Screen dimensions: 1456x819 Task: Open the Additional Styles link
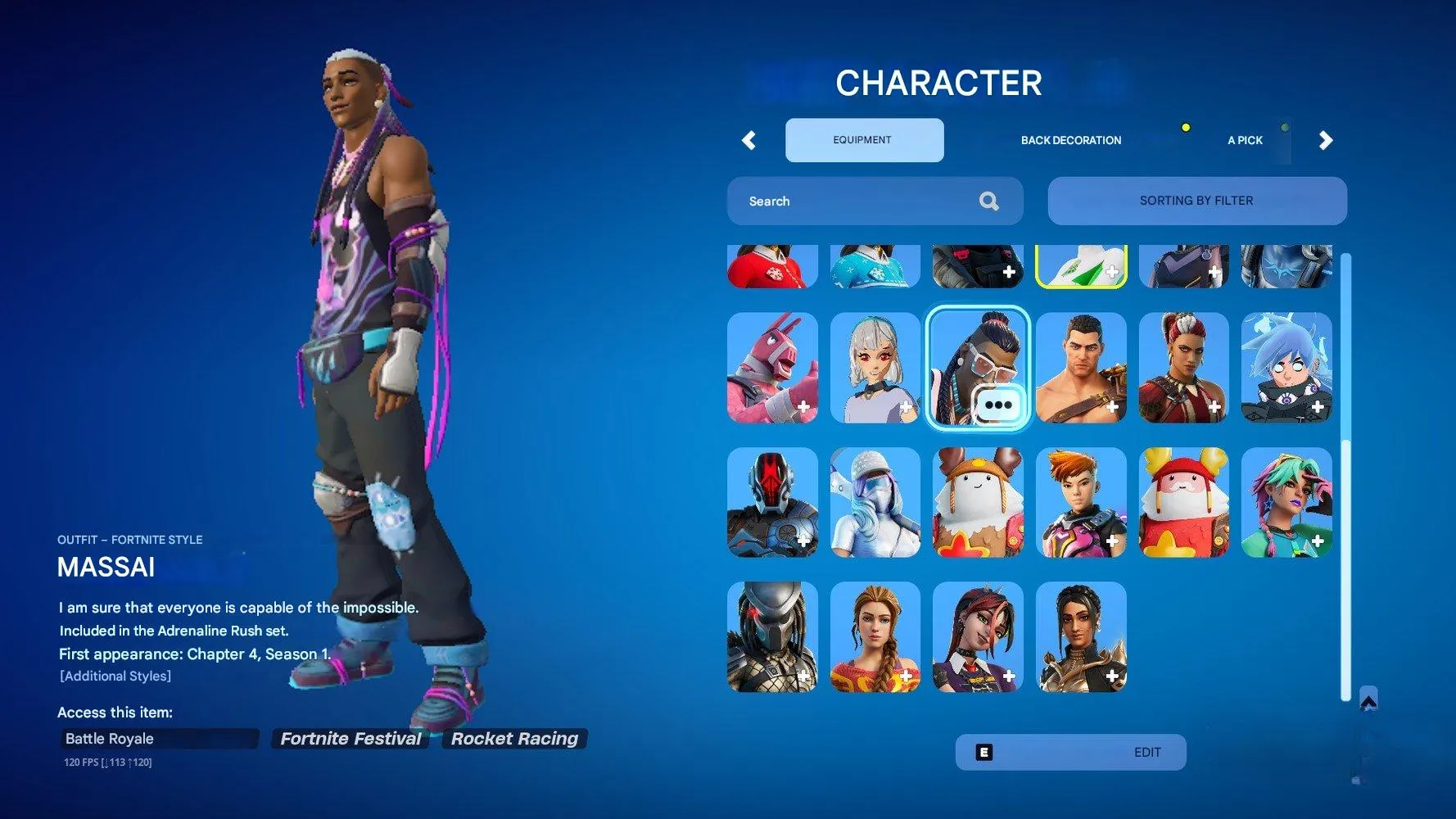coord(115,676)
